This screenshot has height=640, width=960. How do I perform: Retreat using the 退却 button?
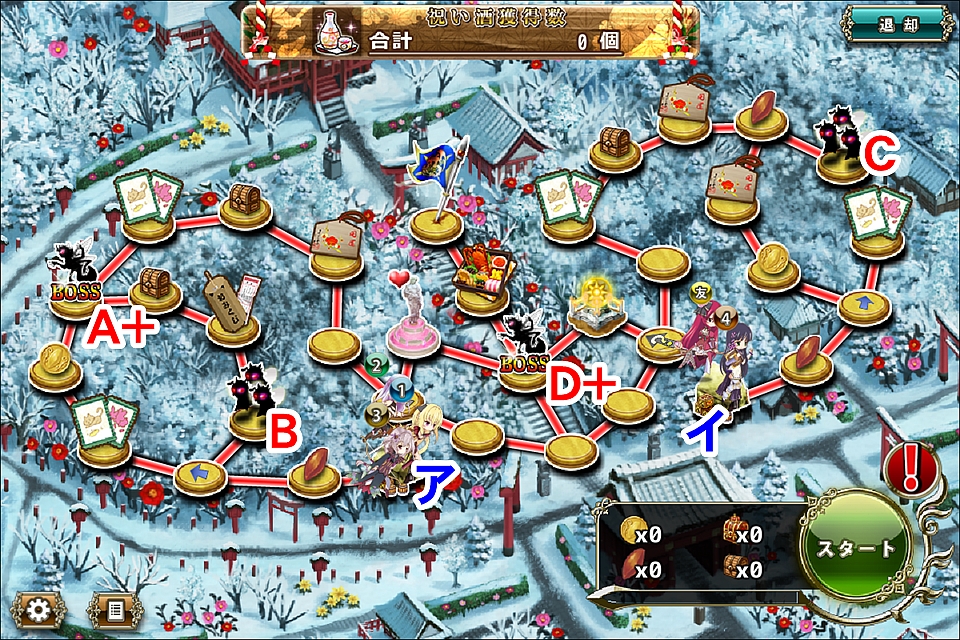[x=894, y=25]
